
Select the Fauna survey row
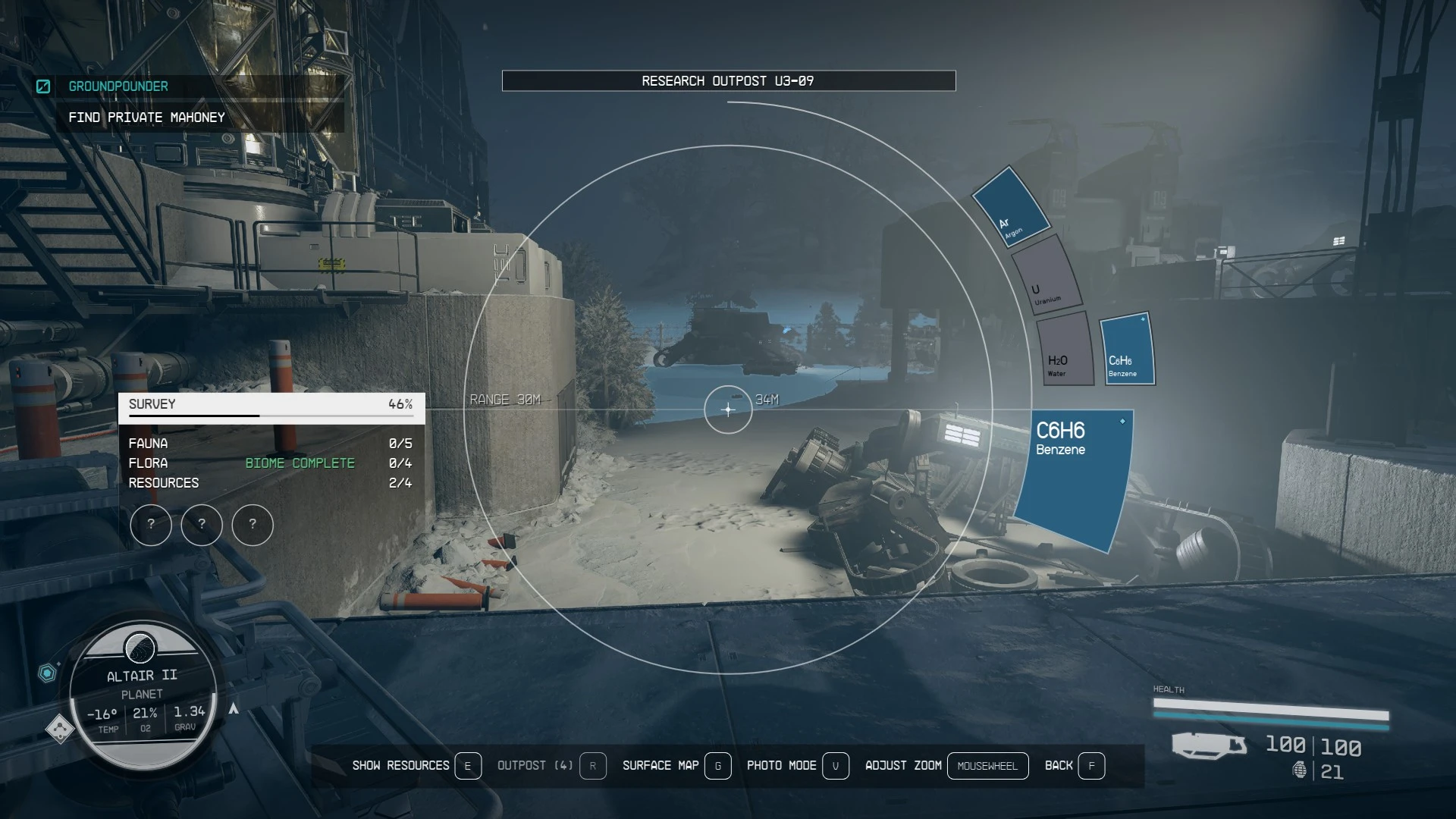point(270,444)
